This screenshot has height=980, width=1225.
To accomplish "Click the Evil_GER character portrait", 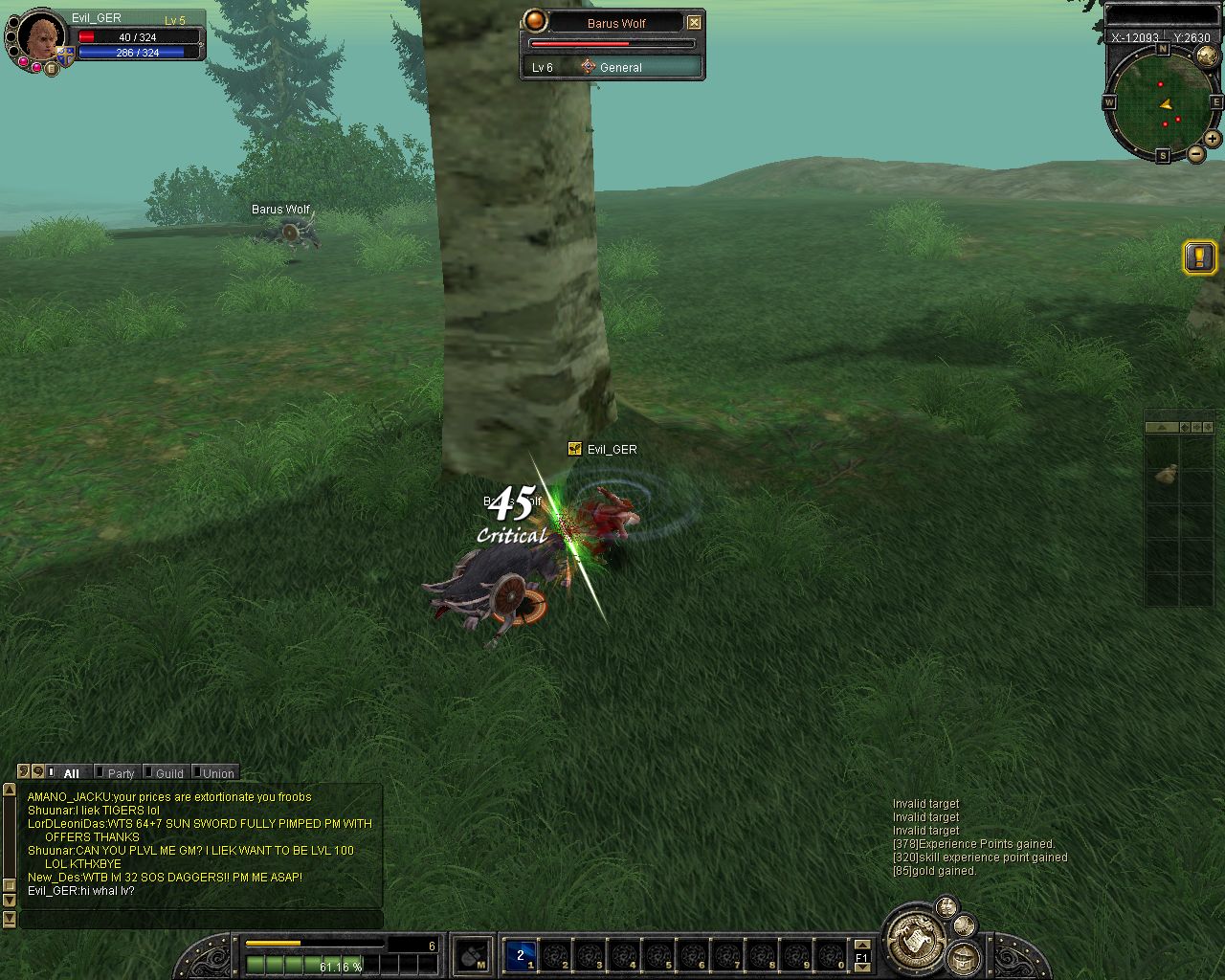I will pos(42,36).
